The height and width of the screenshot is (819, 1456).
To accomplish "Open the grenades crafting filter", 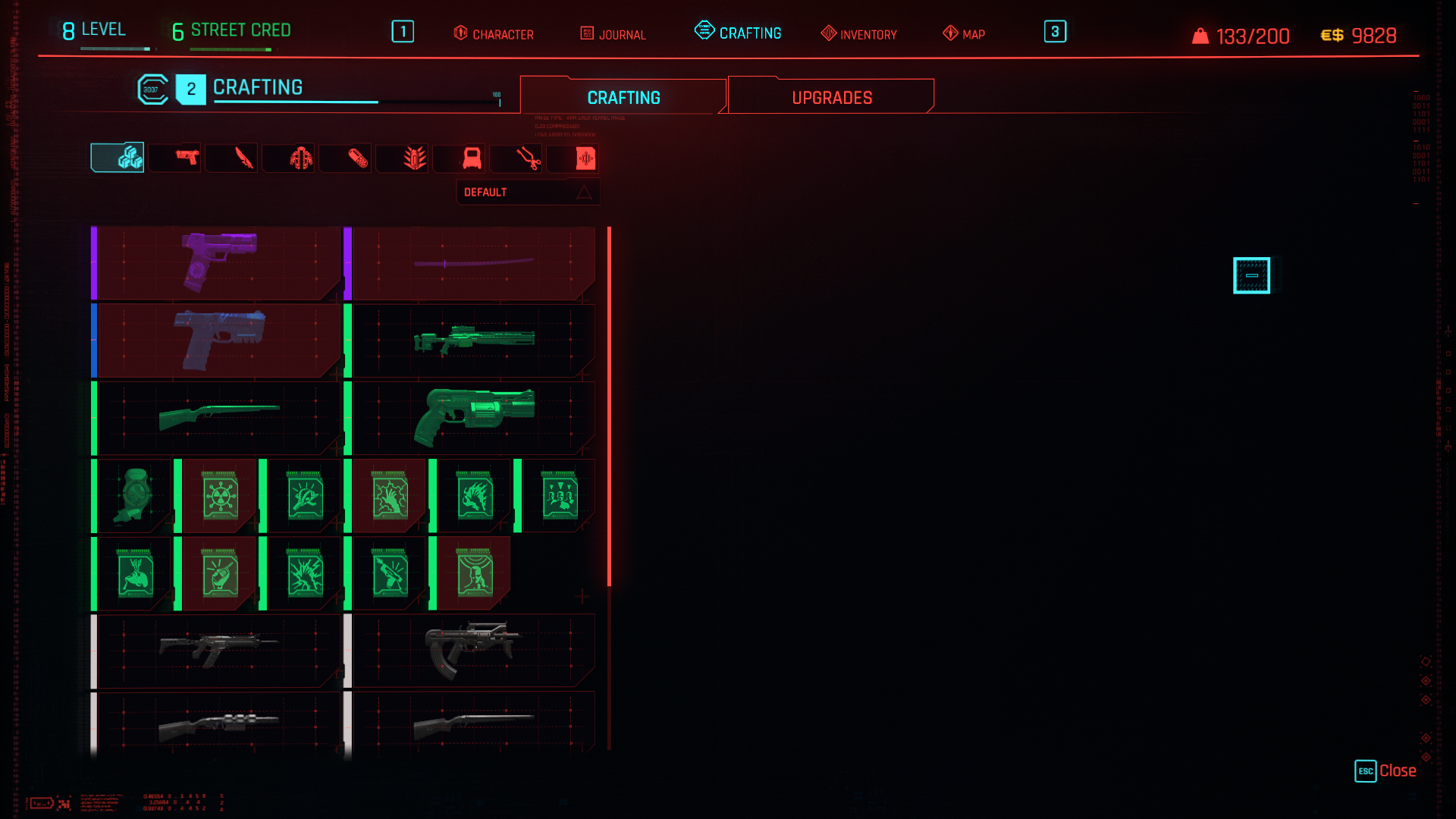I will 402,158.
